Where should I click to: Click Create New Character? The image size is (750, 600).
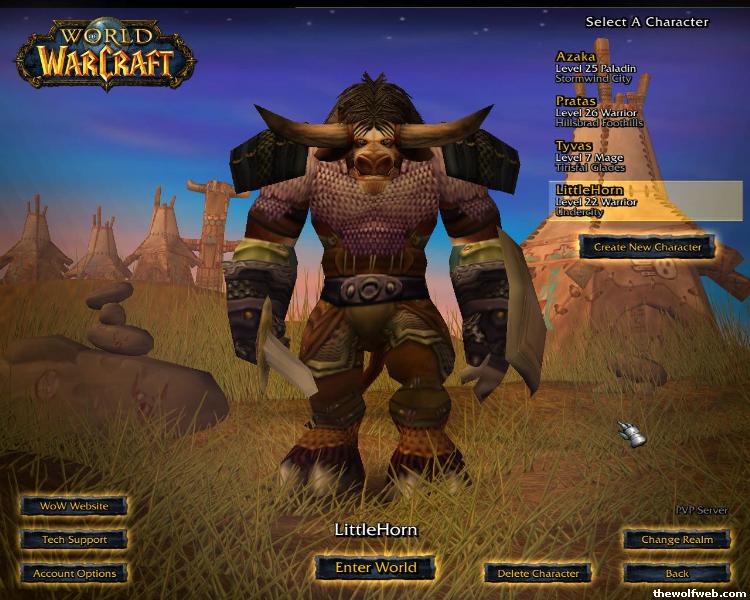[x=647, y=247]
